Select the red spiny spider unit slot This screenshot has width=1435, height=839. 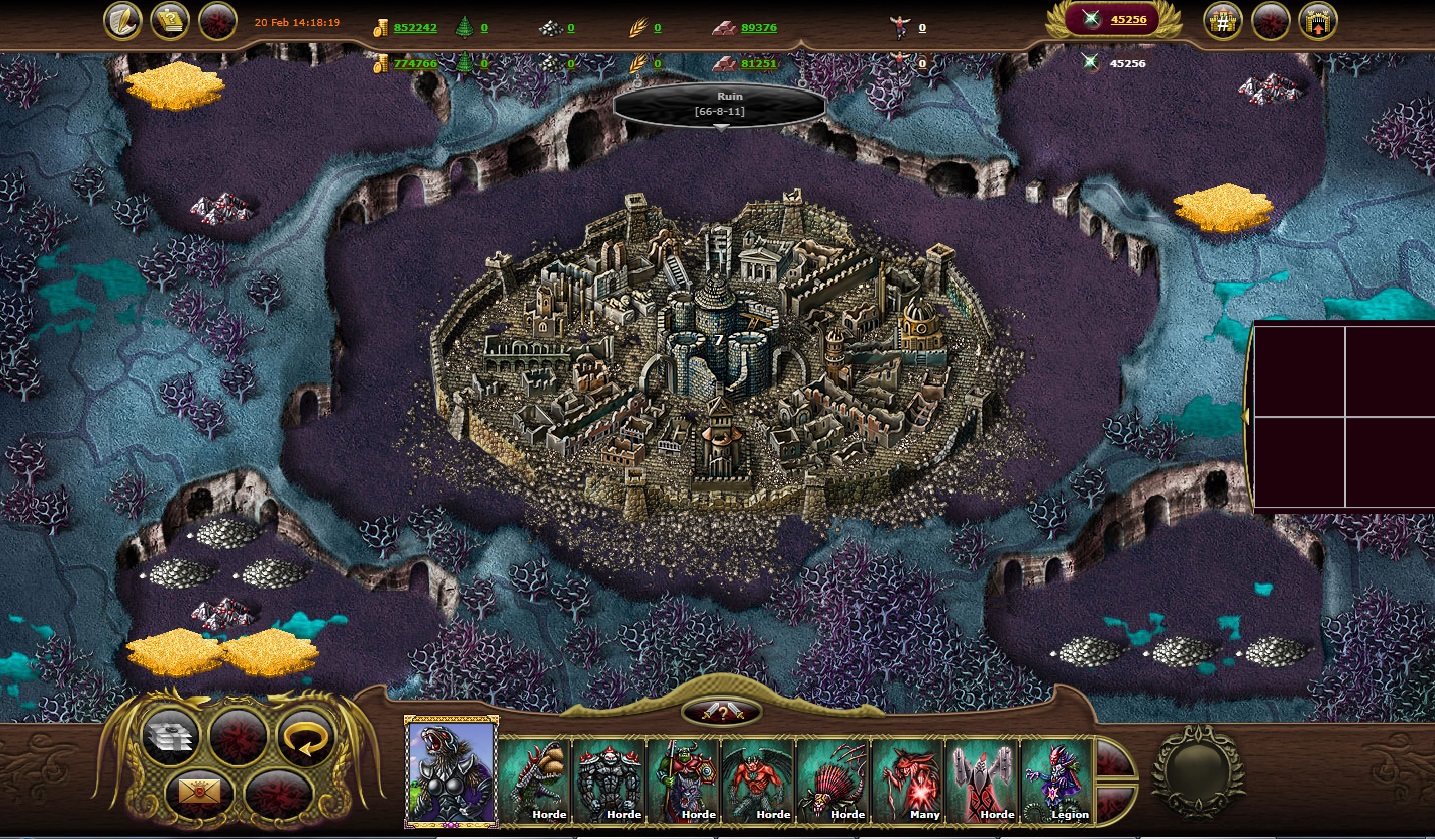tap(833, 780)
